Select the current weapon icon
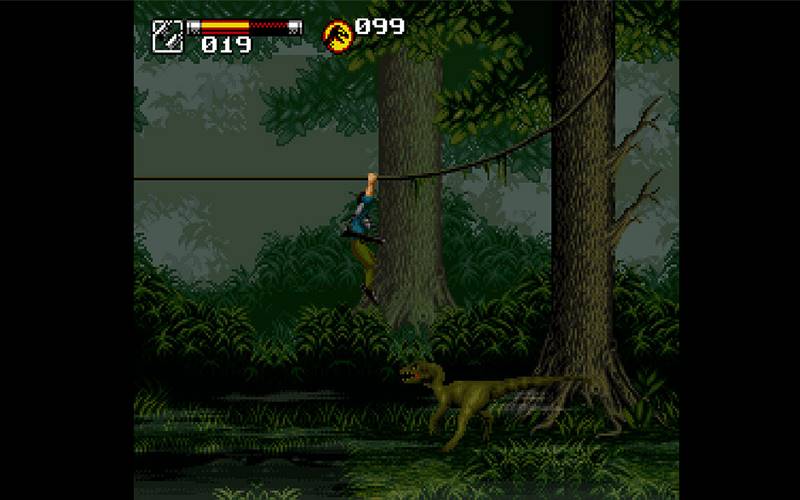Screen dimensions: 800x500 pos(167,35)
